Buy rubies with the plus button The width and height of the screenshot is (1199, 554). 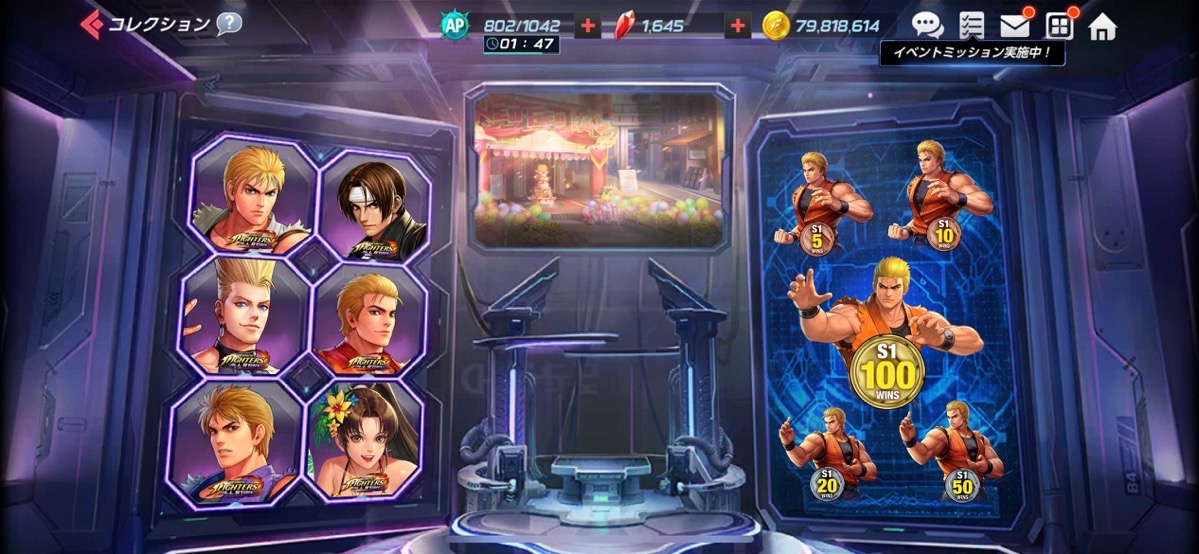click(x=738, y=26)
